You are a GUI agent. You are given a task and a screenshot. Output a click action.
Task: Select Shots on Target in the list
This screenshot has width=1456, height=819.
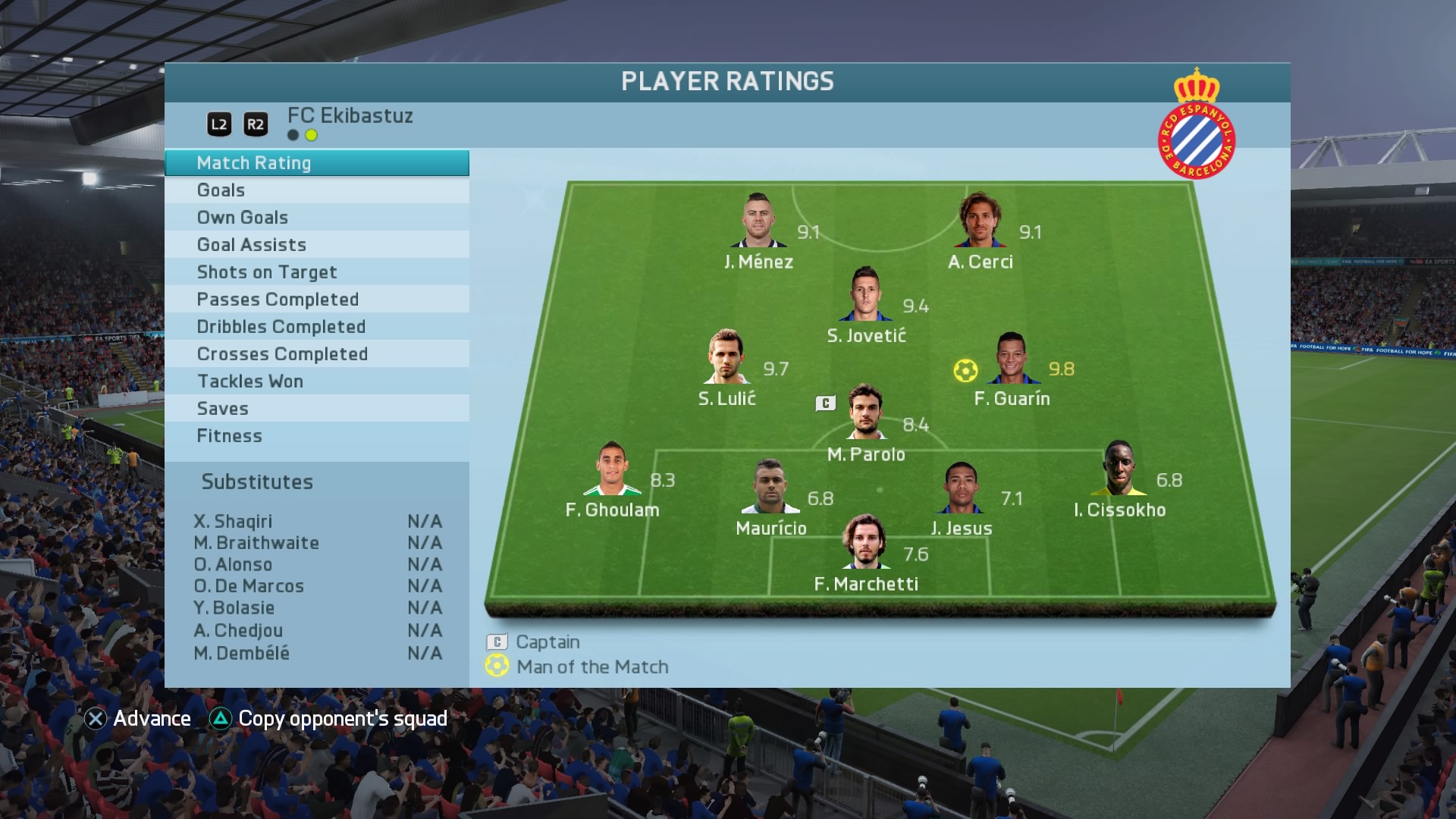[x=316, y=272]
